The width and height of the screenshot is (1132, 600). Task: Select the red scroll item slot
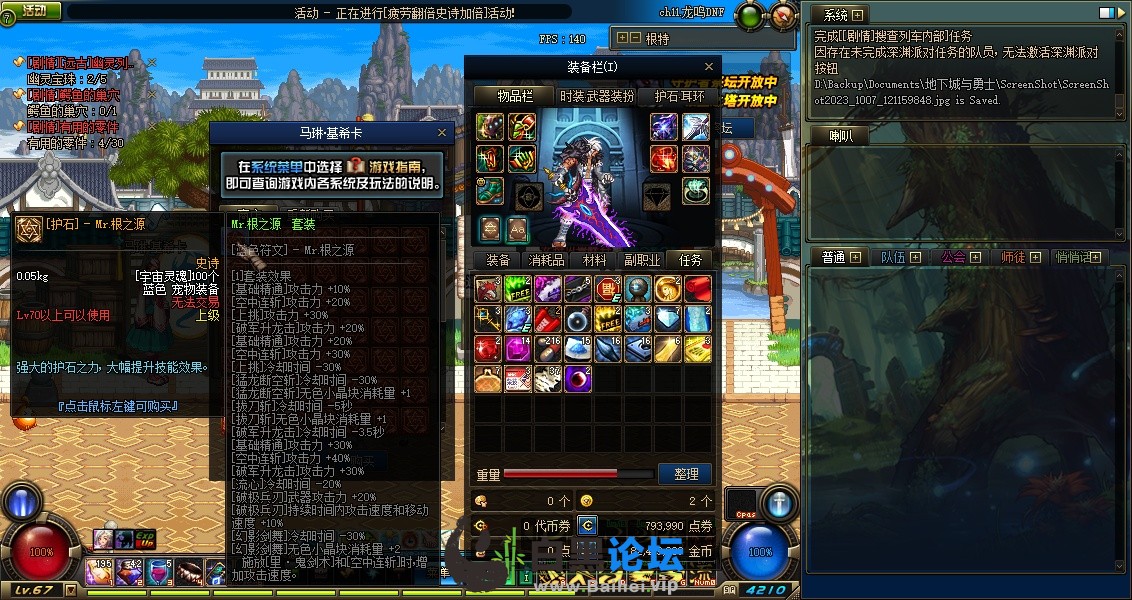(697, 289)
